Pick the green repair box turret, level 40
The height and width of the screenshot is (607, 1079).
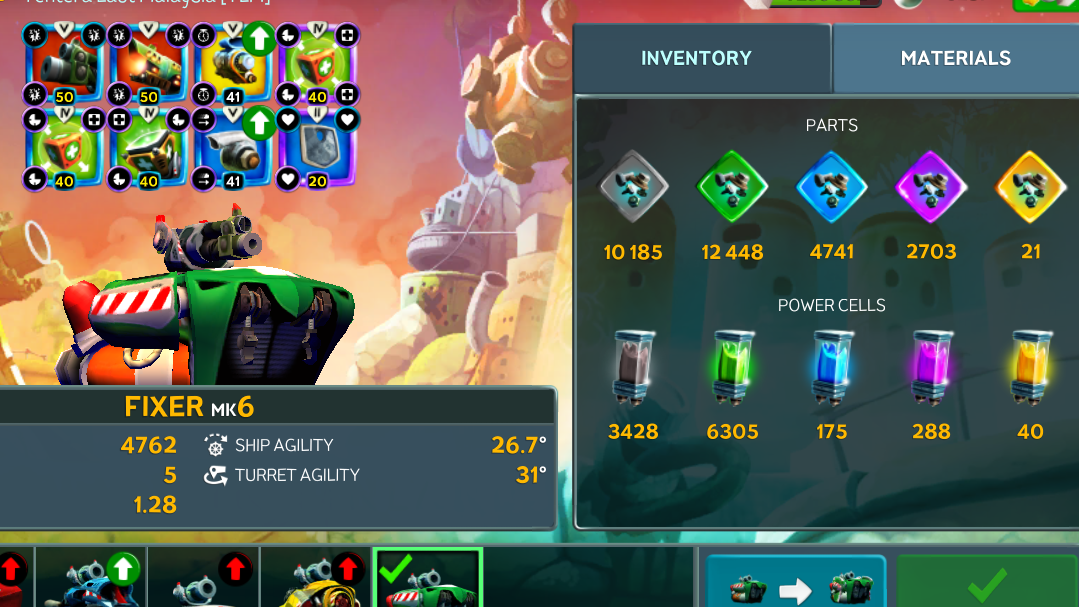(316, 65)
